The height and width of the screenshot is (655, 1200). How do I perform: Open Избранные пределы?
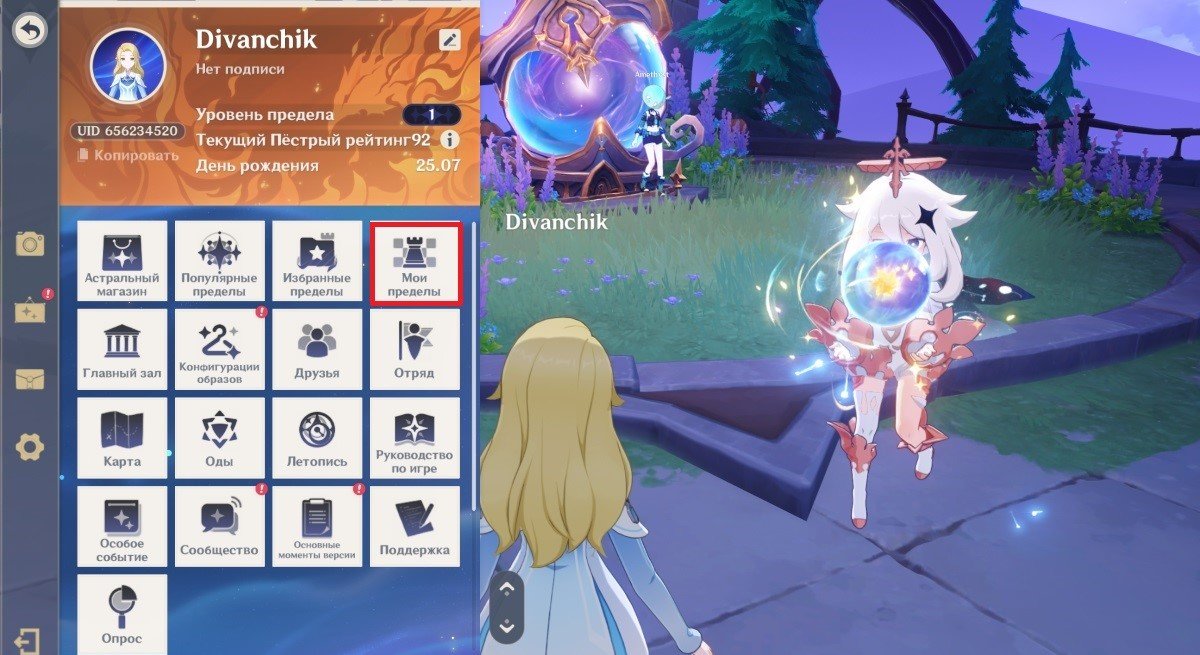(317, 263)
